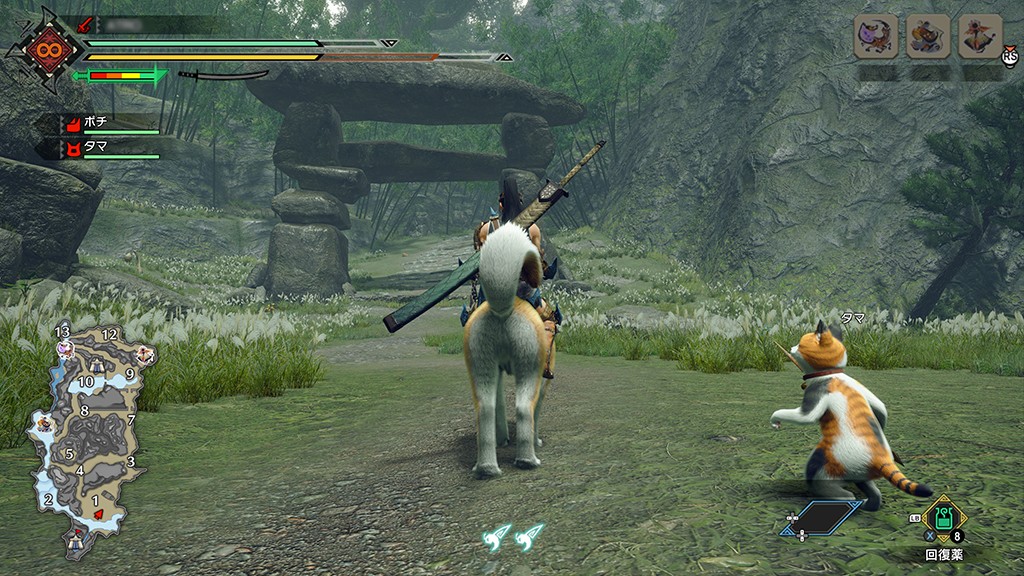This screenshot has height=576, width=1024.
Task: Click the wirebug charge icons
Action: [x=512, y=537]
